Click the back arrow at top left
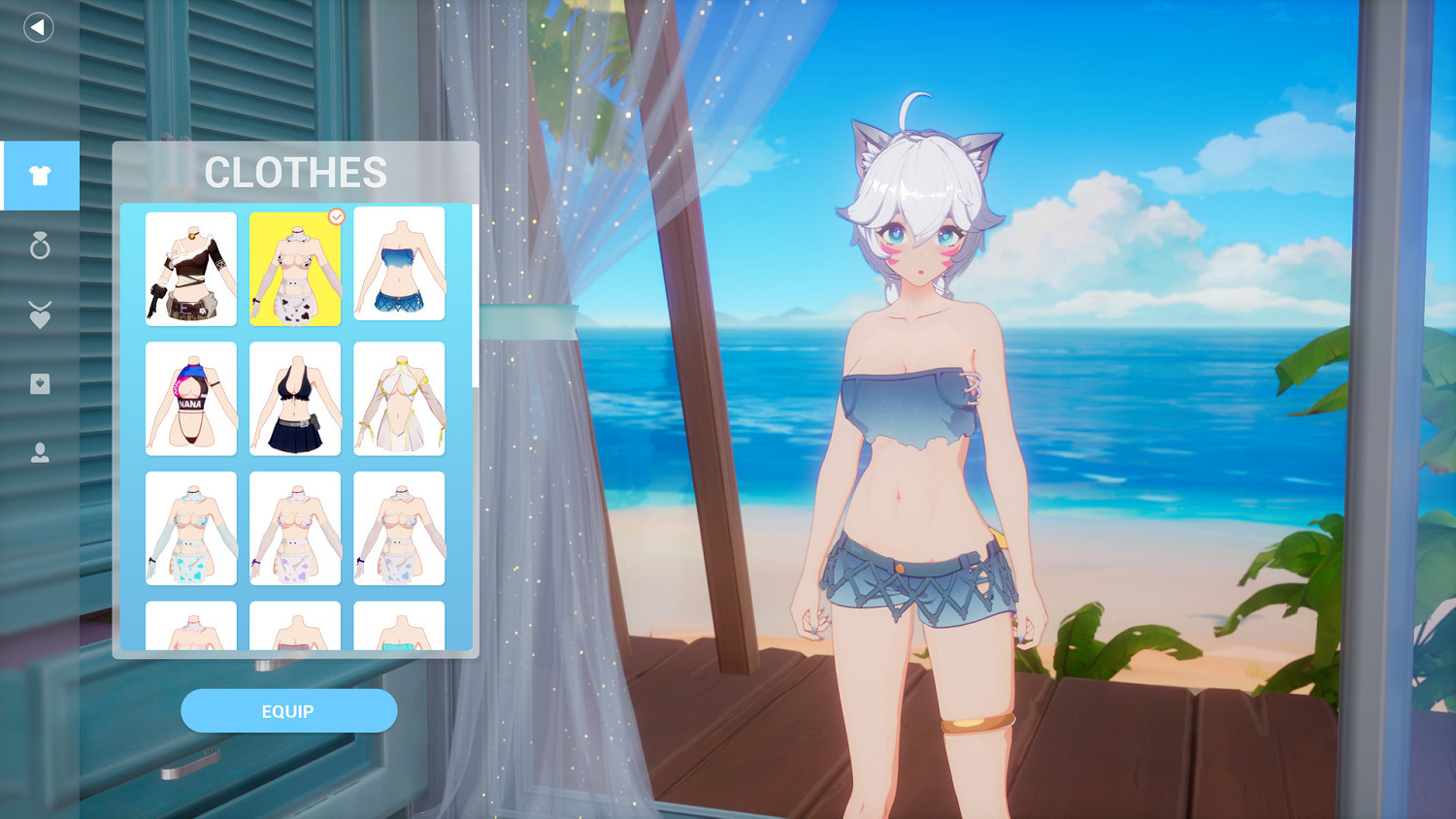The image size is (1456, 819). (x=37, y=27)
